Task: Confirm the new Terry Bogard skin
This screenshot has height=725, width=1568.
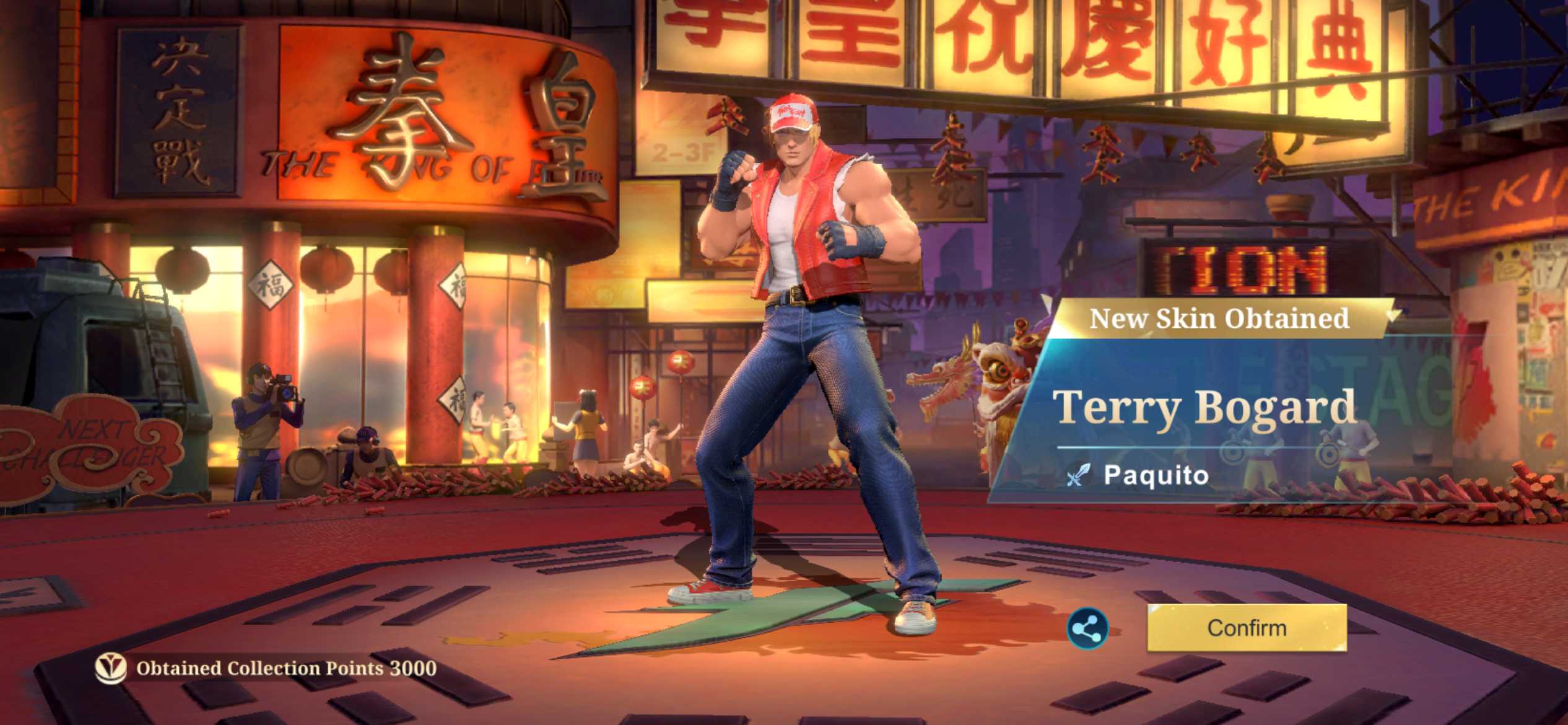Action: pos(1246,628)
